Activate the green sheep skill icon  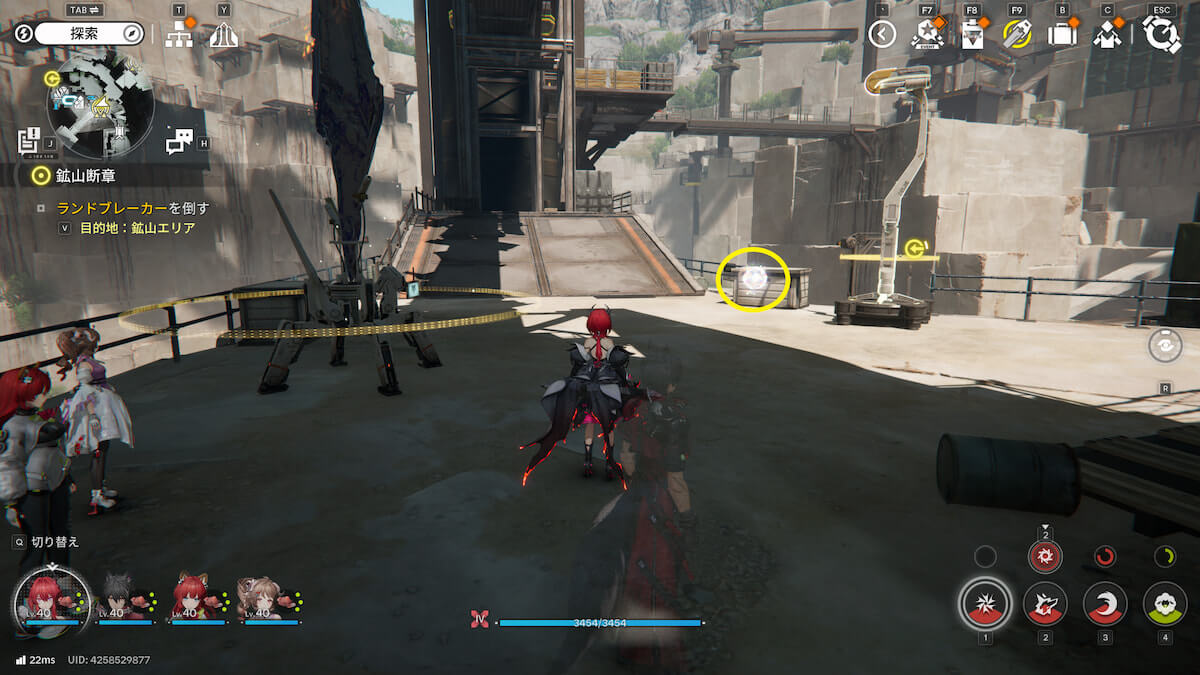pyautogui.click(x=1164, y=604)
